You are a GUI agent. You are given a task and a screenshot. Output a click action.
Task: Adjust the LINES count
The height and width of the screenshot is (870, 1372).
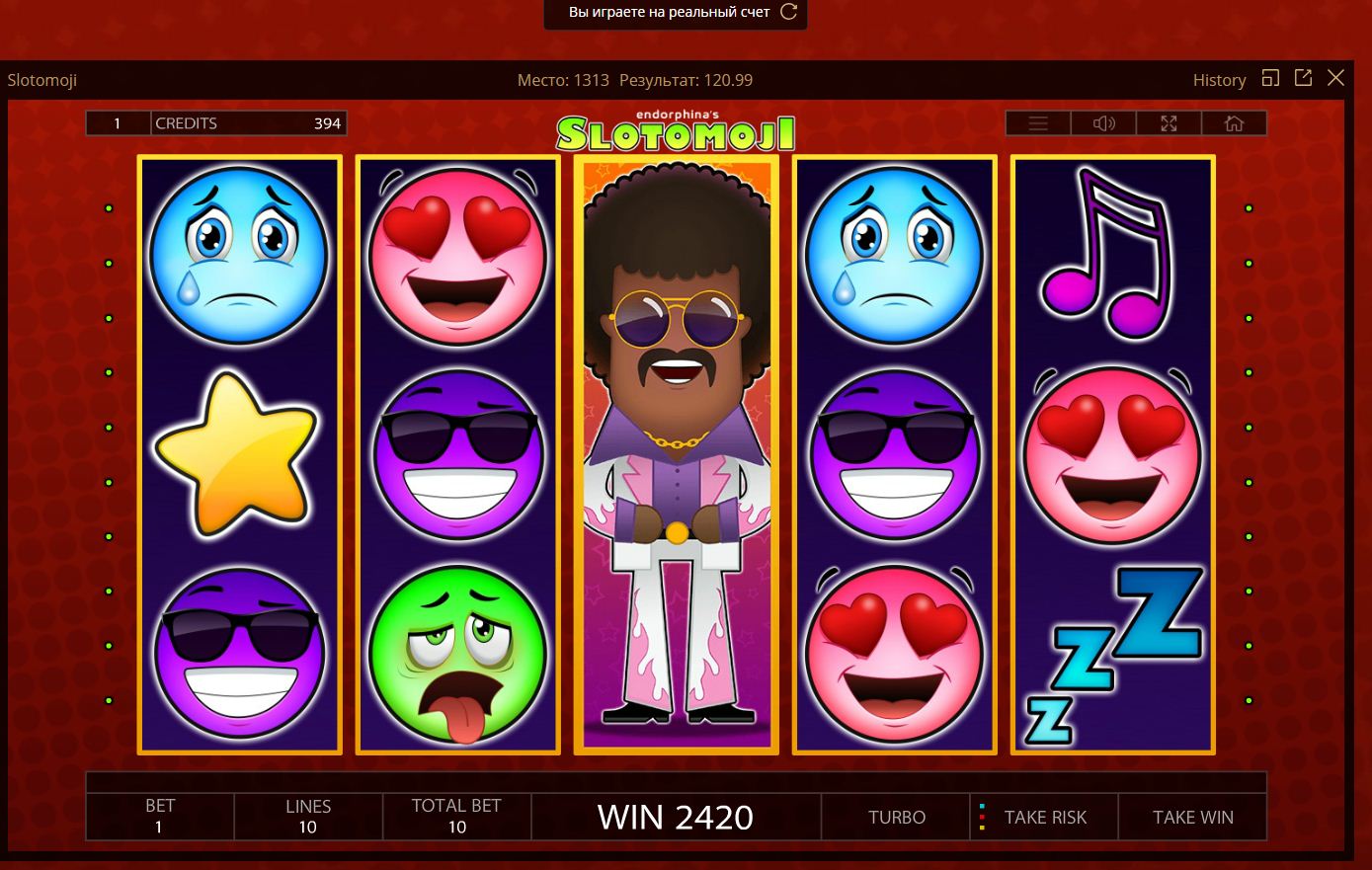click(308, 817)
